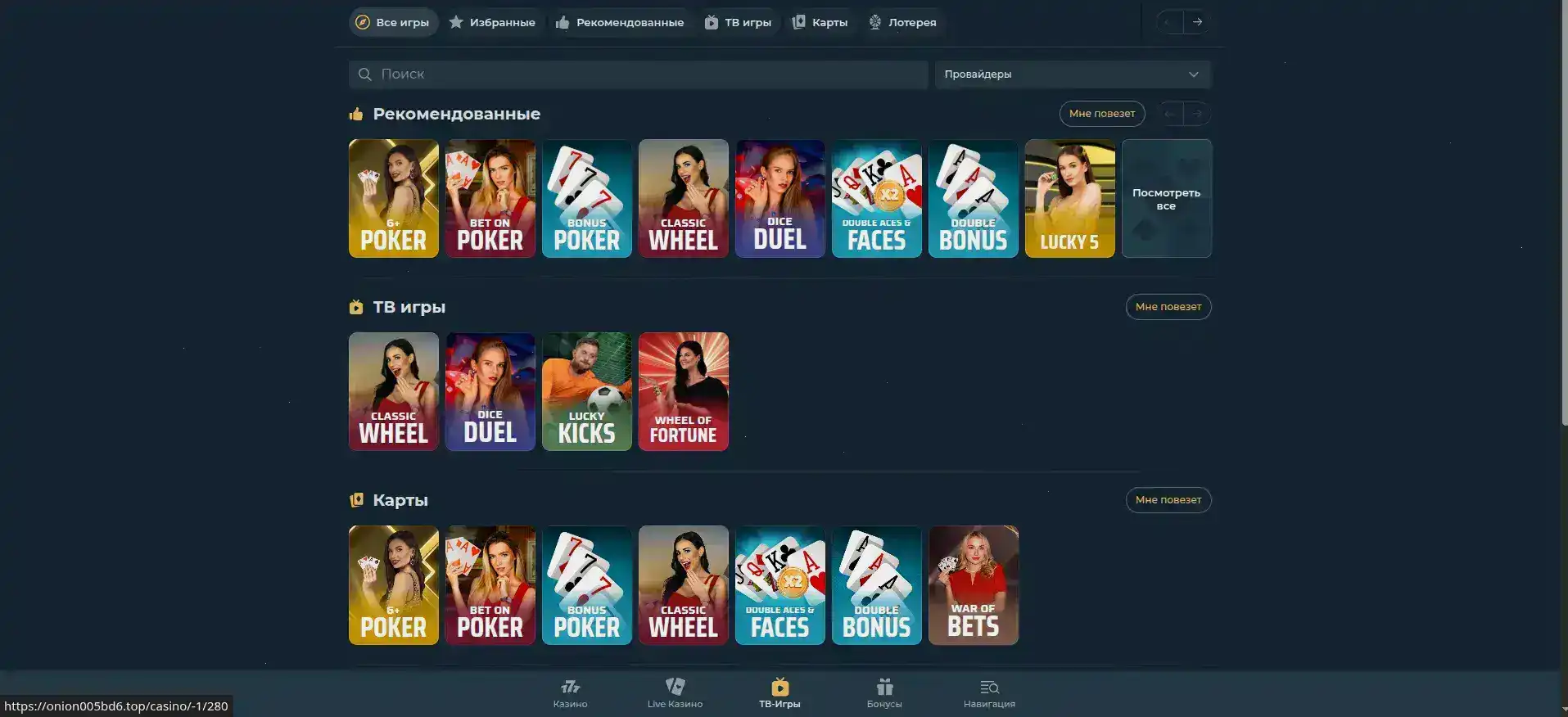The width and height of the screenshot is (1568, 717).
Task: Click the top-right carousel forward arrow
Action: coord(1198,22)
